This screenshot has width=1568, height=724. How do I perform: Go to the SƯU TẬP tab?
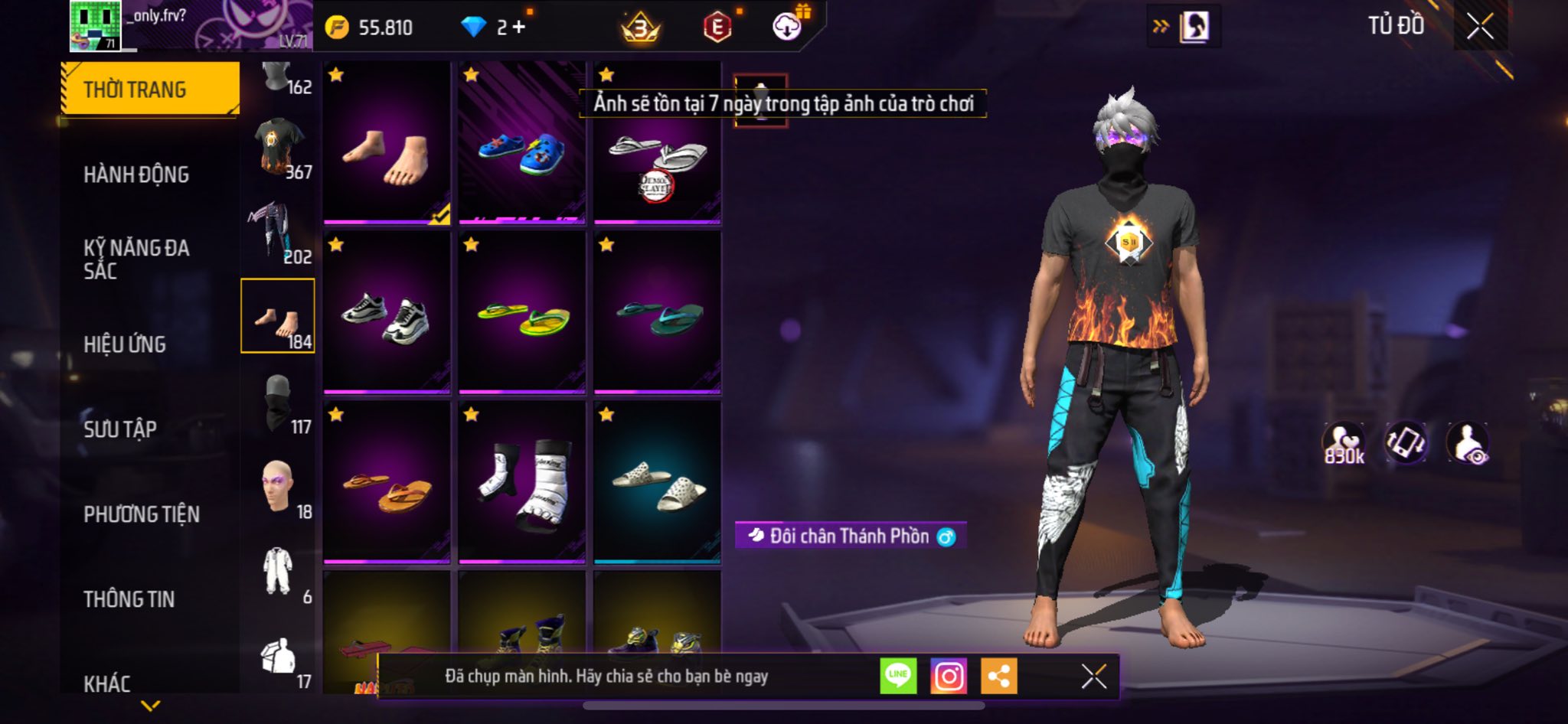click(x=120, y=429)
